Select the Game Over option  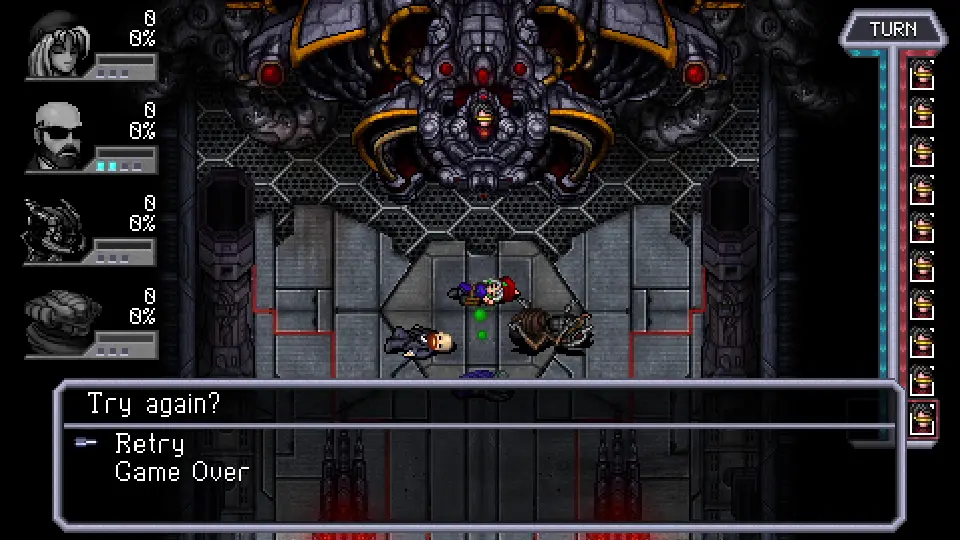[182, 472]
